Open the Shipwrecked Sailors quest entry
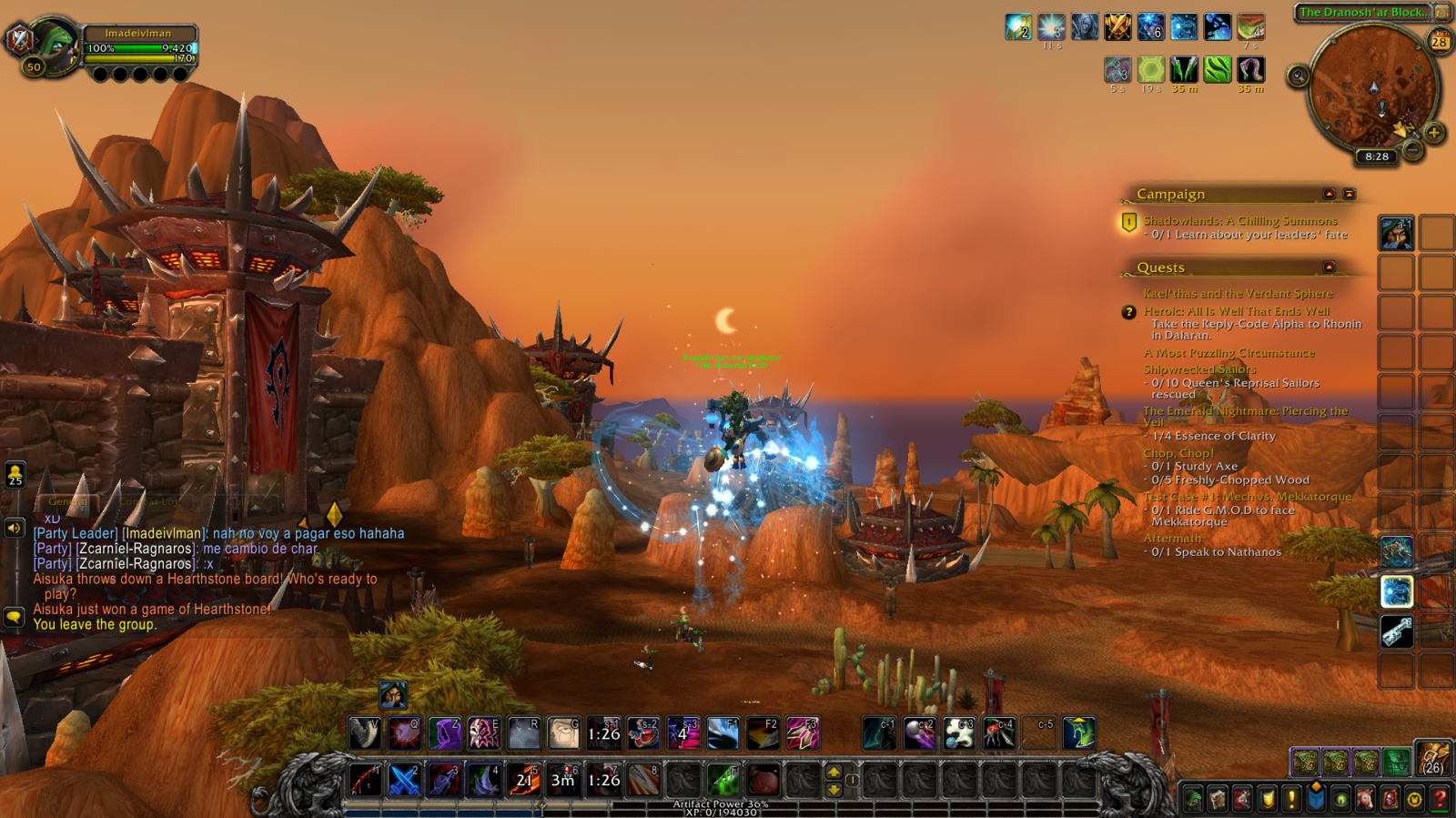The width and height of the screenshot is (1456, 818). pos(1198,369)
